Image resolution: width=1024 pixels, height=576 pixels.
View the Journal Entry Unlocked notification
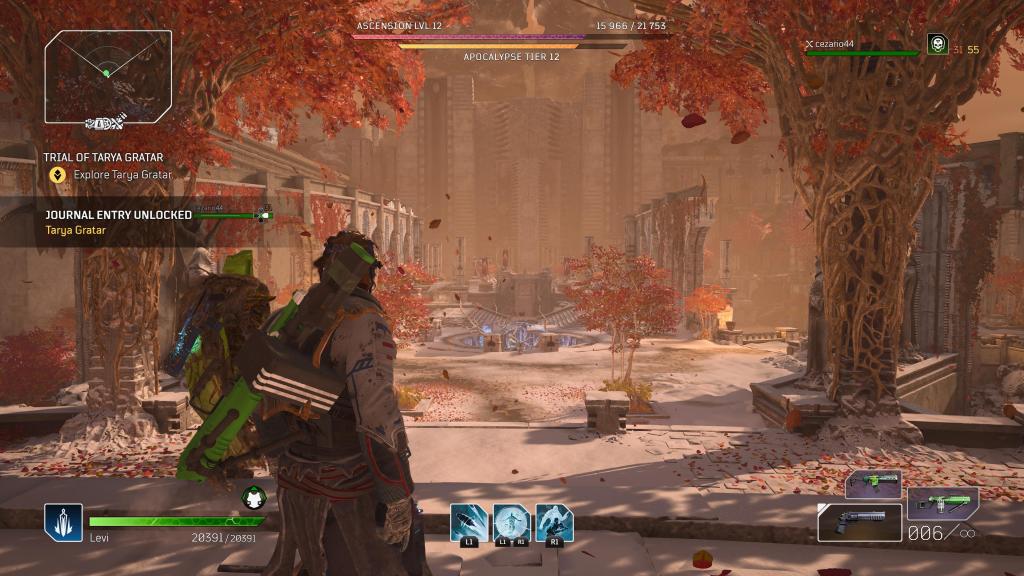[118, 215]
